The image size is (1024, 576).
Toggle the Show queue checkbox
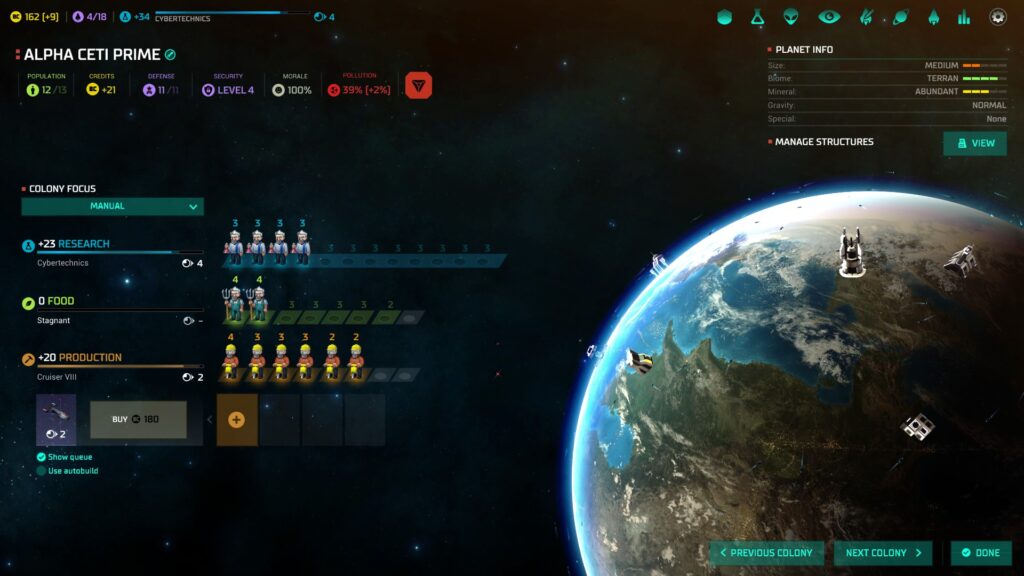[41, 457]
